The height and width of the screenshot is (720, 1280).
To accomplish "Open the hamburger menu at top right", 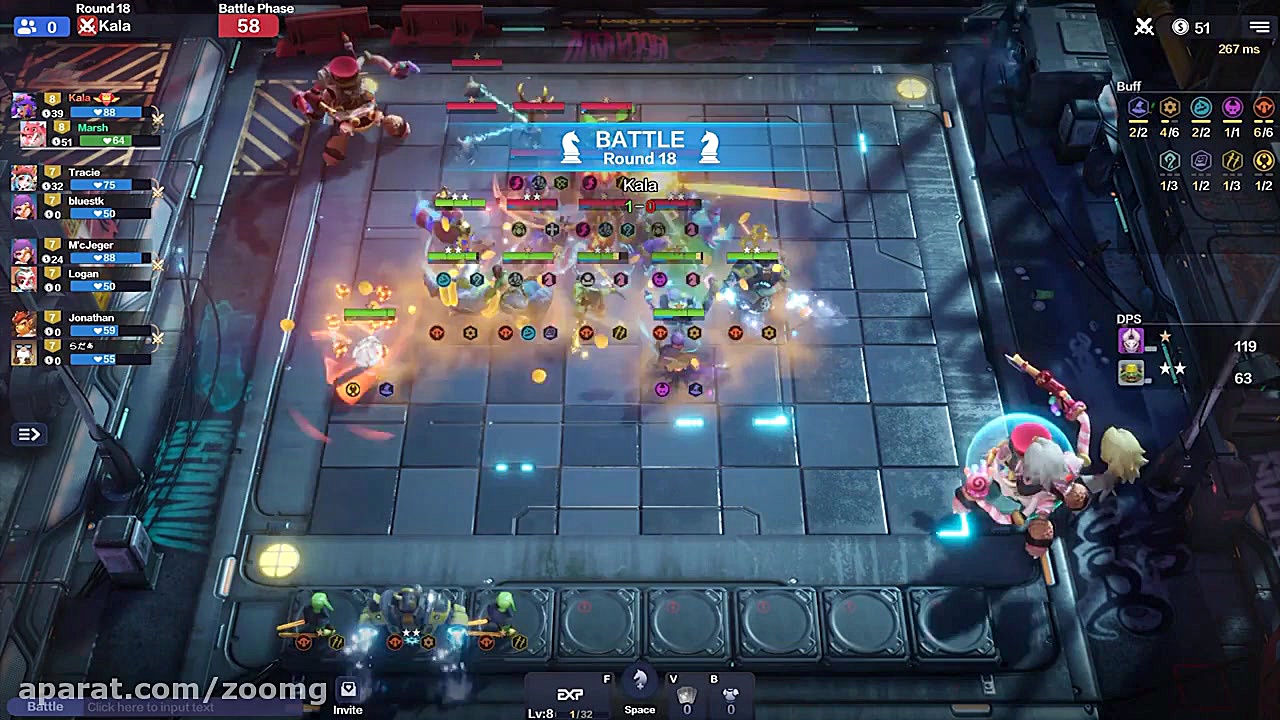I will [1259, 27].
